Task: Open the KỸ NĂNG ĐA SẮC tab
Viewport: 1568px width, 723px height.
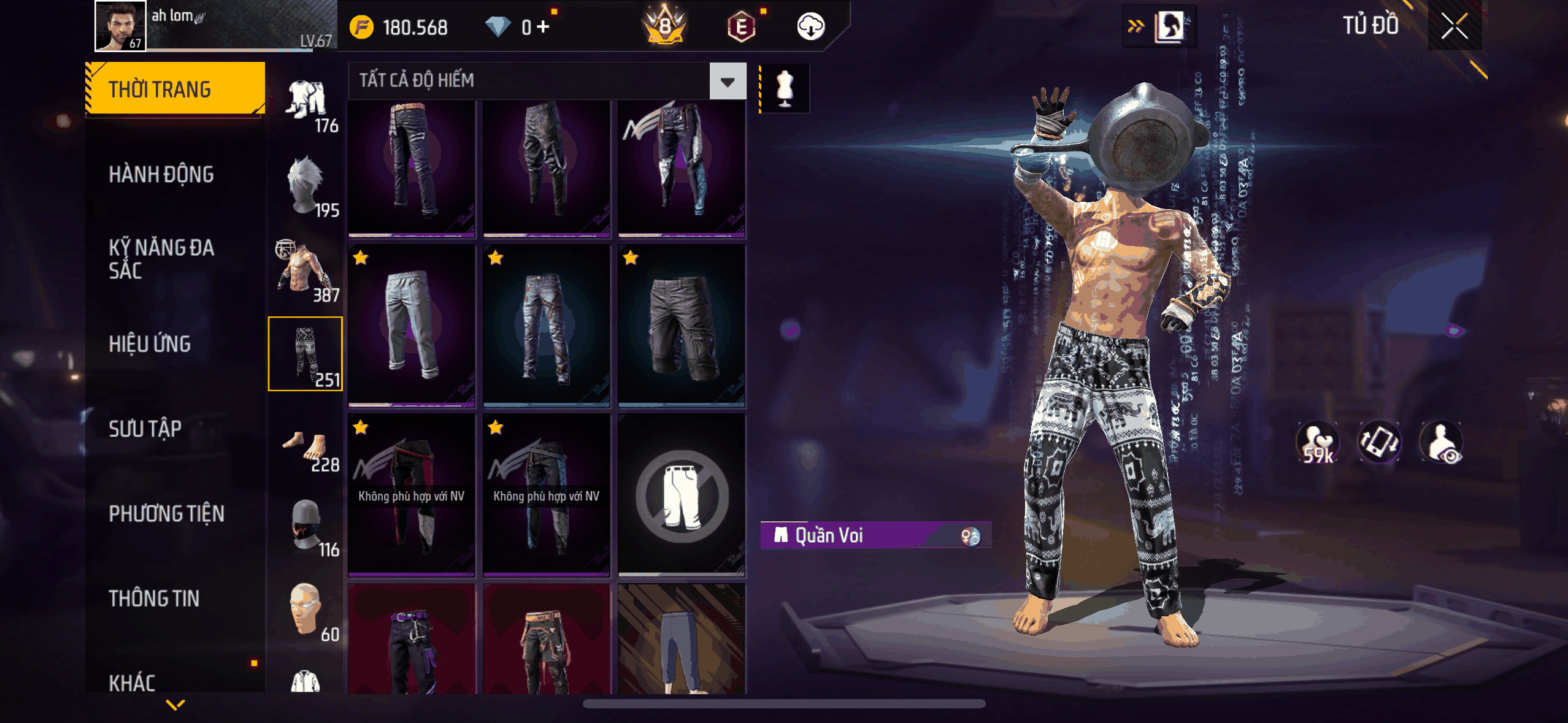Action: [x=161, y=259]
